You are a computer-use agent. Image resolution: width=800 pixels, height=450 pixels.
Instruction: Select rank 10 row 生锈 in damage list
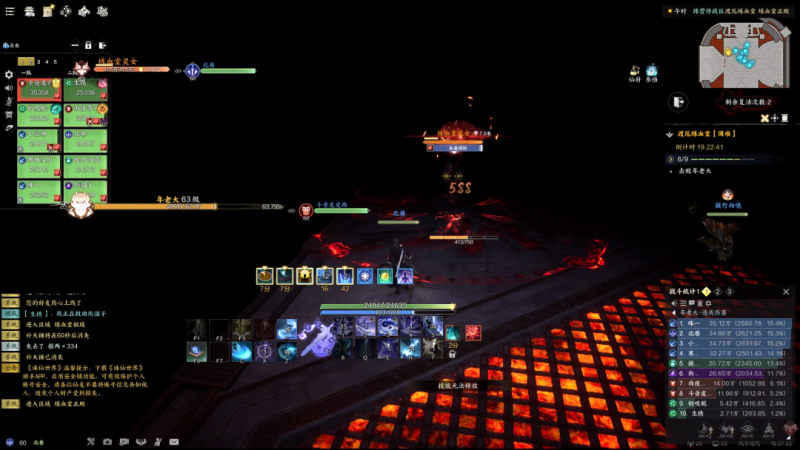pyautogui.click(x=730, y=412)
